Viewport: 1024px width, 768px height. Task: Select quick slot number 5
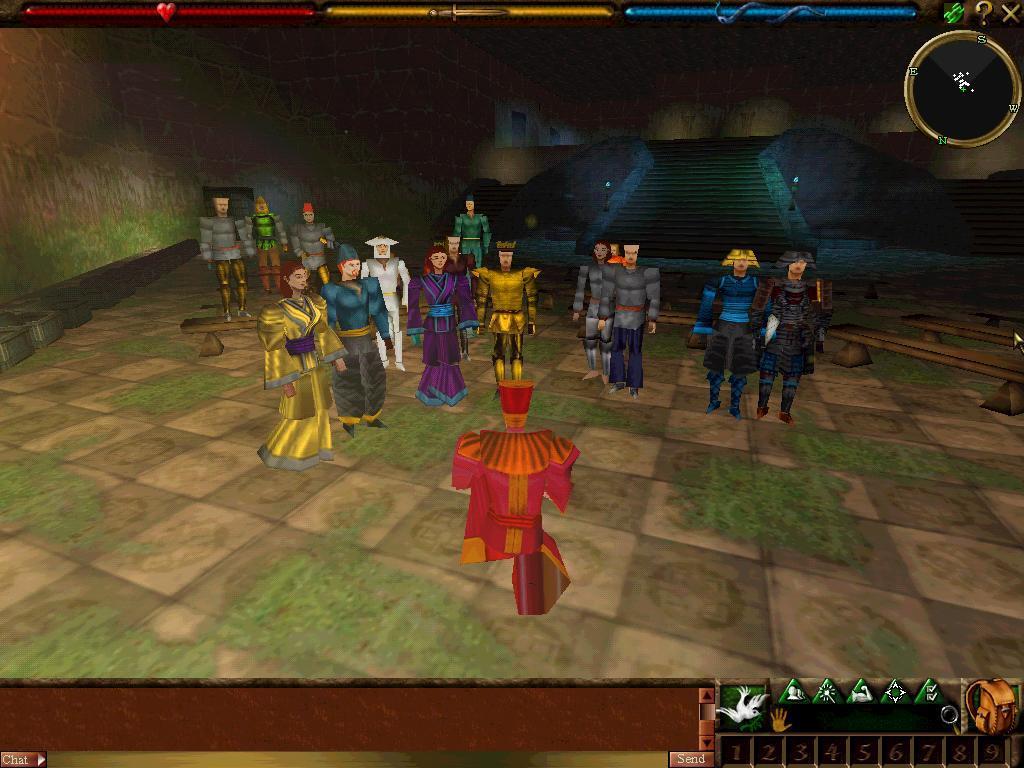[863, 752]
